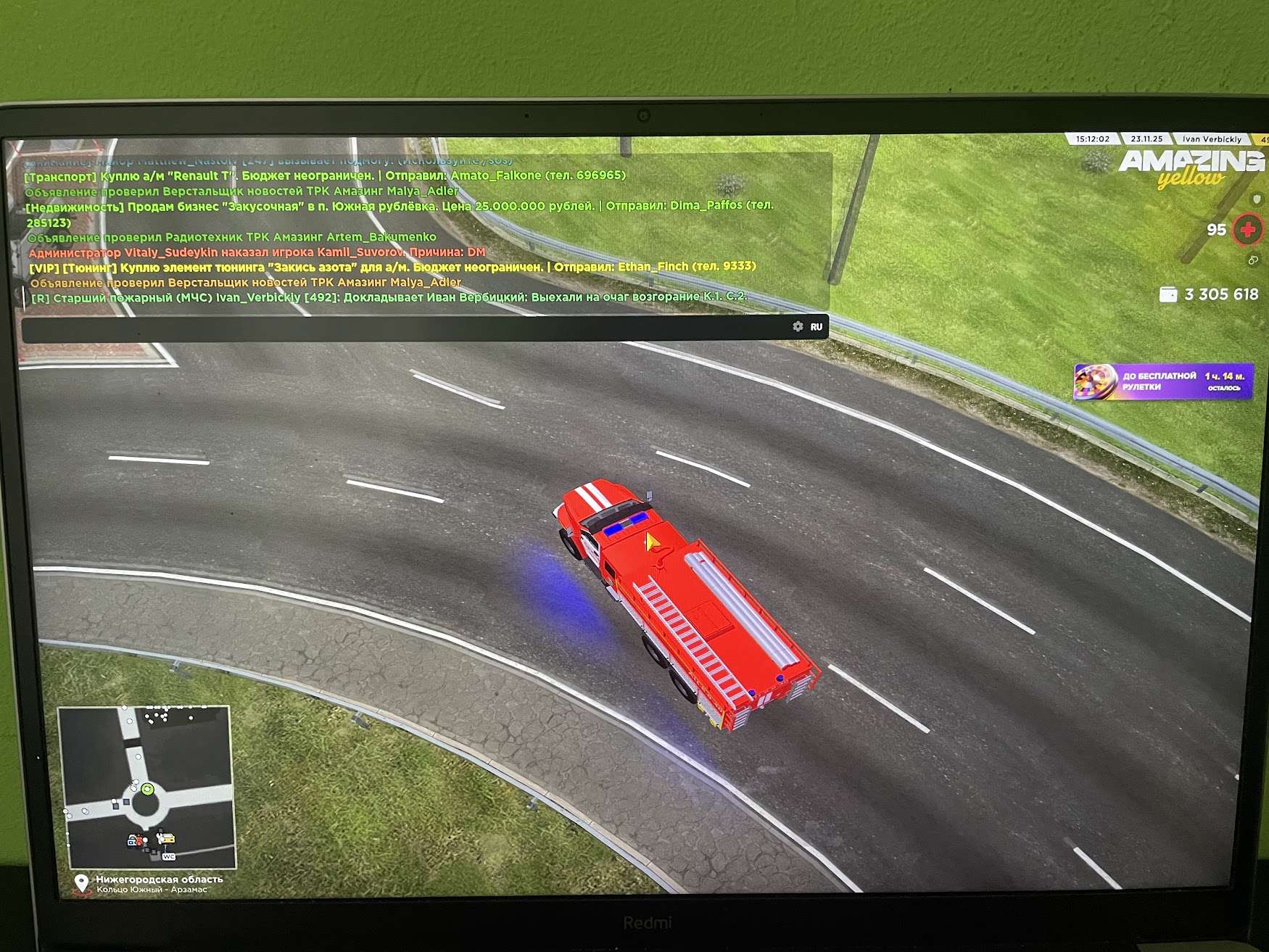Open chat settings via the gear icon
This screenshot has width=1269, height=952.
pyautogui.click(x=798, y=327)
